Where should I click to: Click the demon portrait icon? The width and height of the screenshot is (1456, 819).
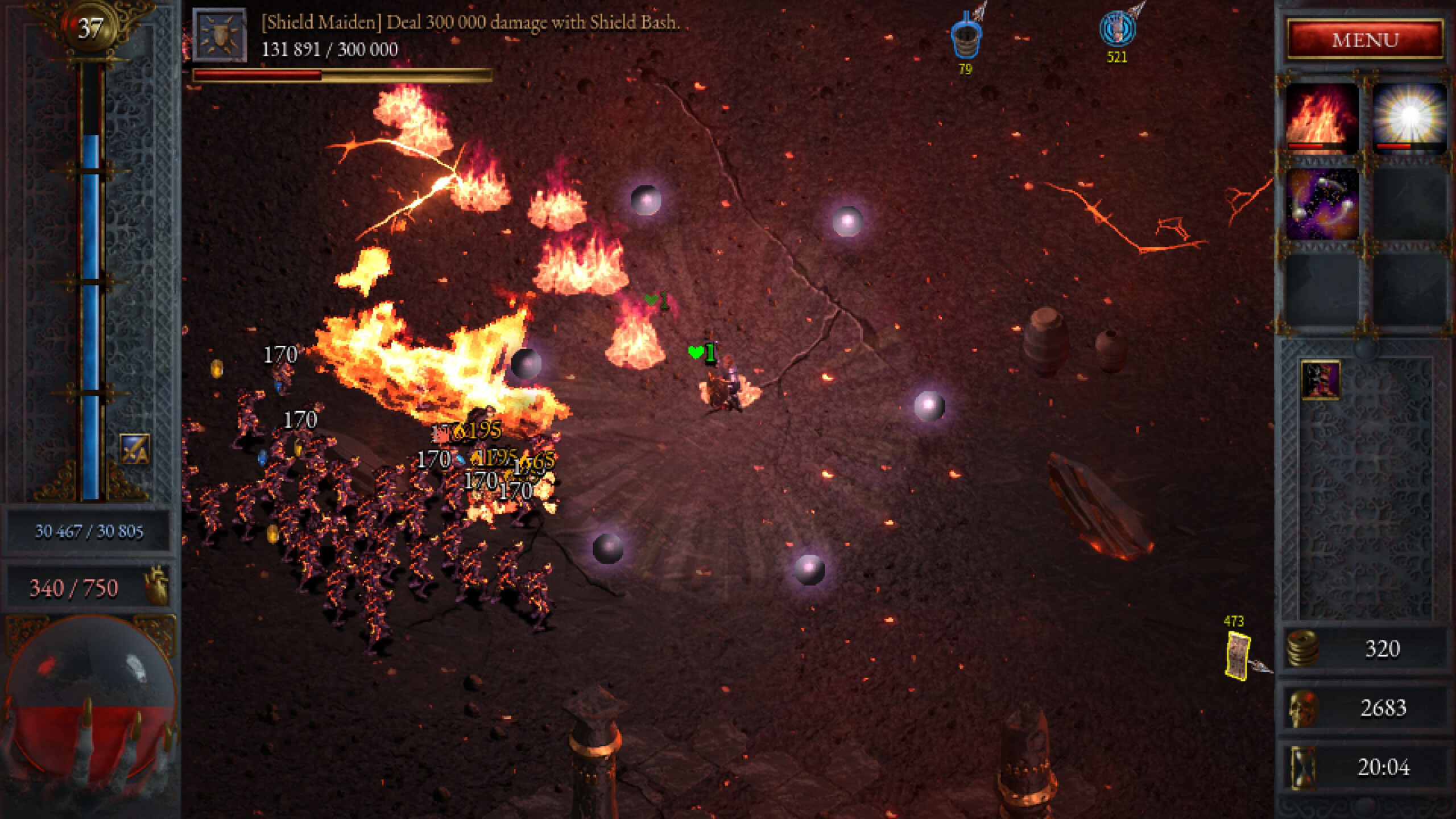point(1320,379)
